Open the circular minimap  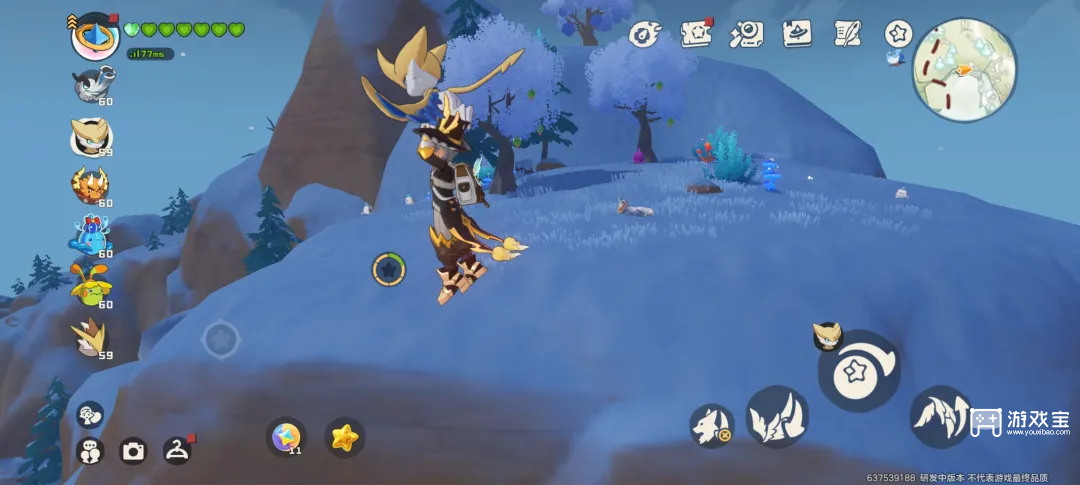coord(964,70)
